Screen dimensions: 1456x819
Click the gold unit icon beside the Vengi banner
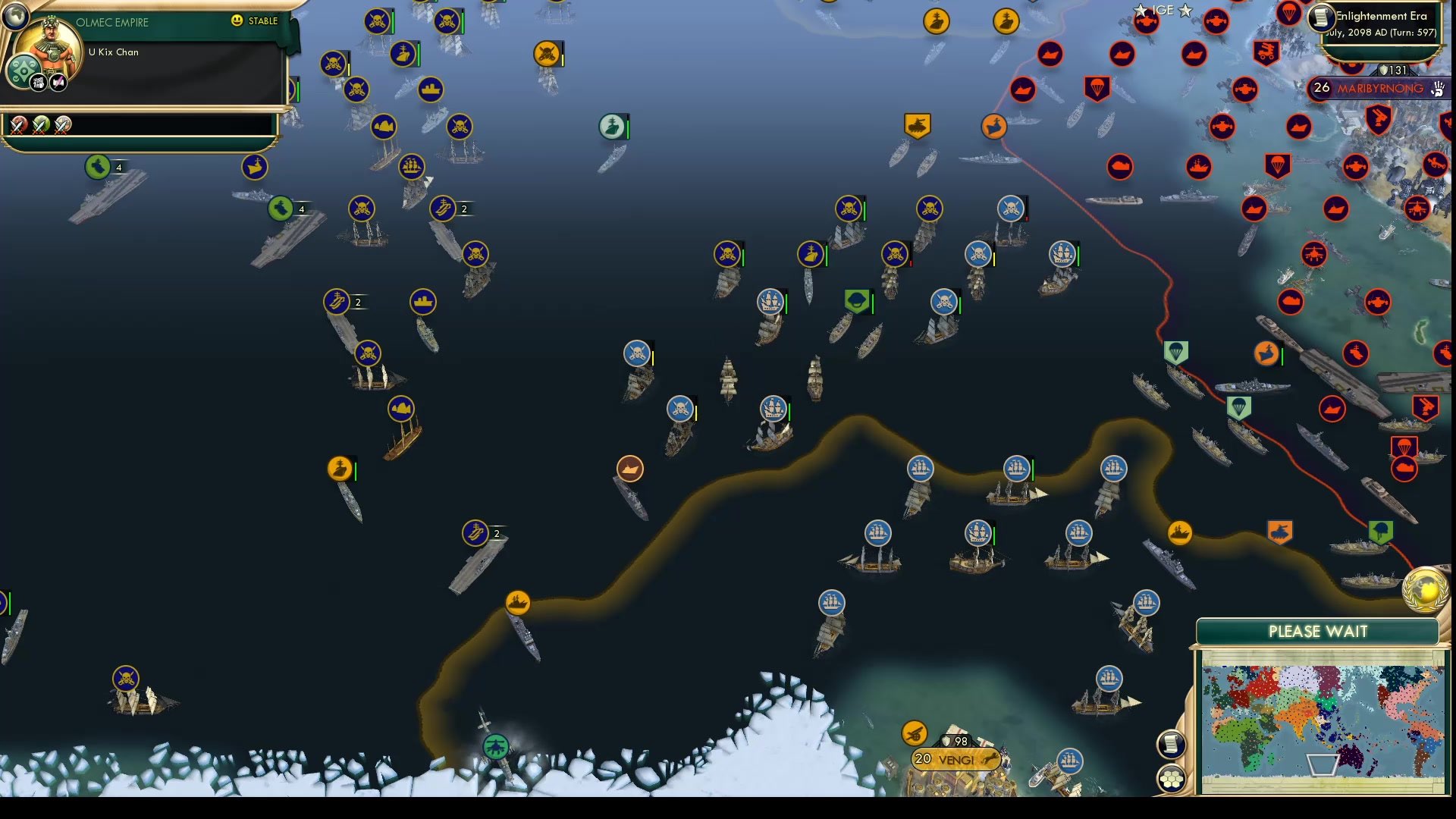(914, 732)
